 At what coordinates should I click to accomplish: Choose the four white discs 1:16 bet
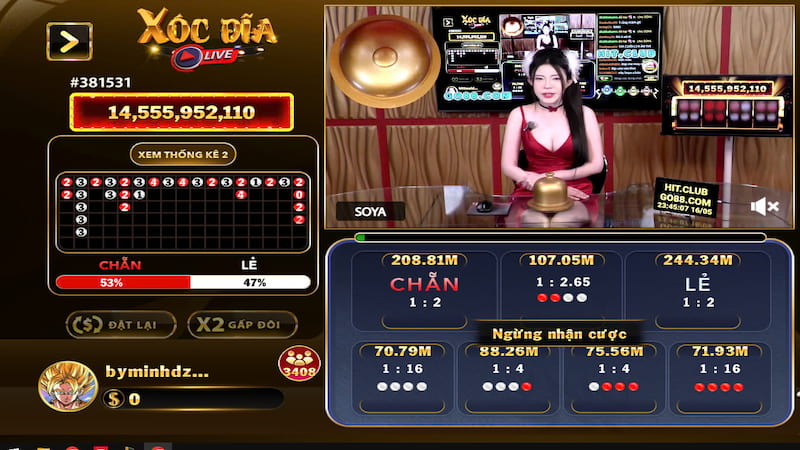click(x=401, y=375)
